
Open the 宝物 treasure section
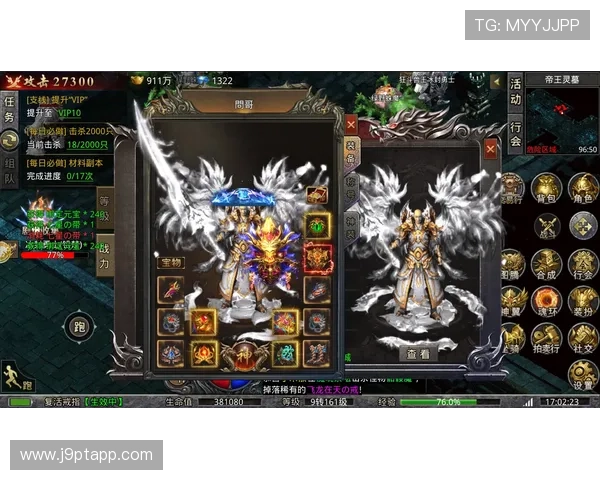[170, 262]
